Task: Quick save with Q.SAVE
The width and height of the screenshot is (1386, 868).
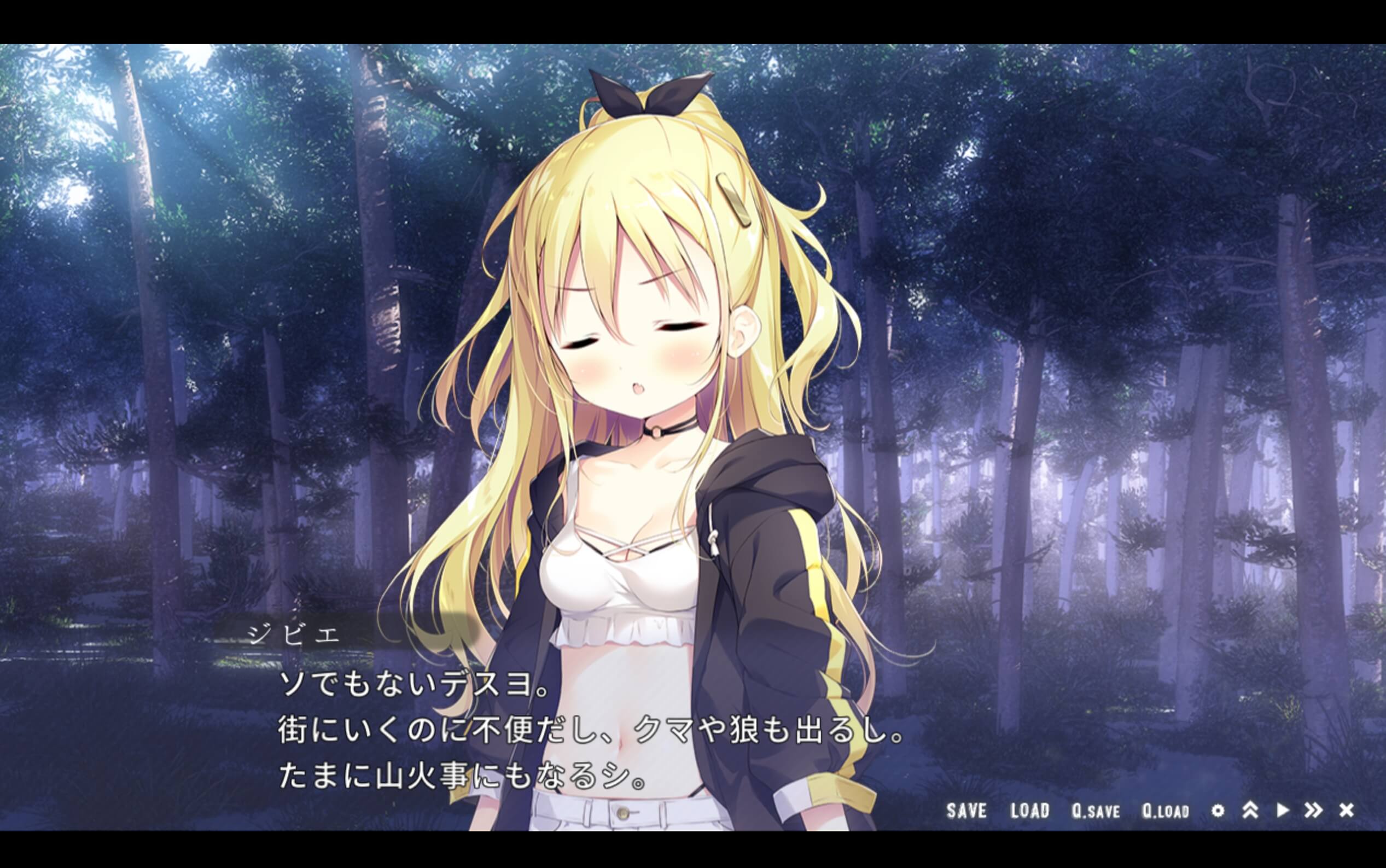Action: click(1096, 811)
